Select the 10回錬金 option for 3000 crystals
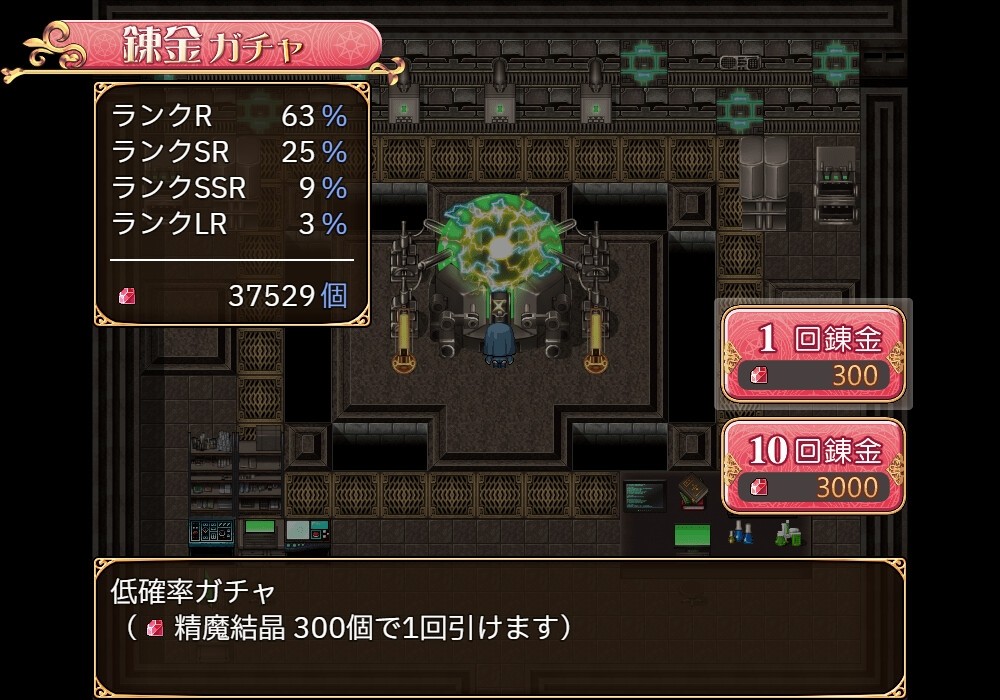 tap(813, 466)
